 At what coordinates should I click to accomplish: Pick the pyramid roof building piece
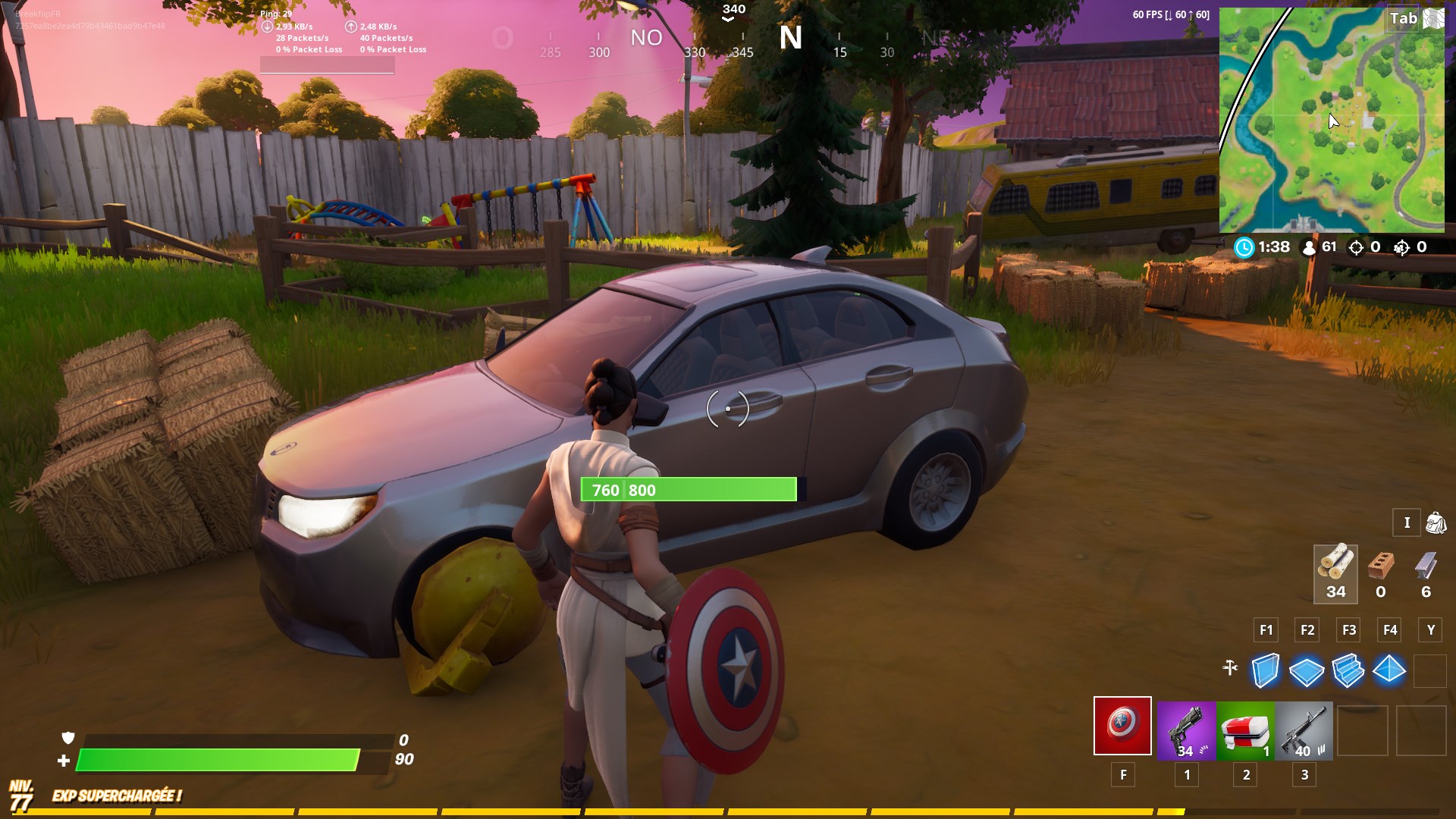pyautogui.click(x=1389, y=670)
